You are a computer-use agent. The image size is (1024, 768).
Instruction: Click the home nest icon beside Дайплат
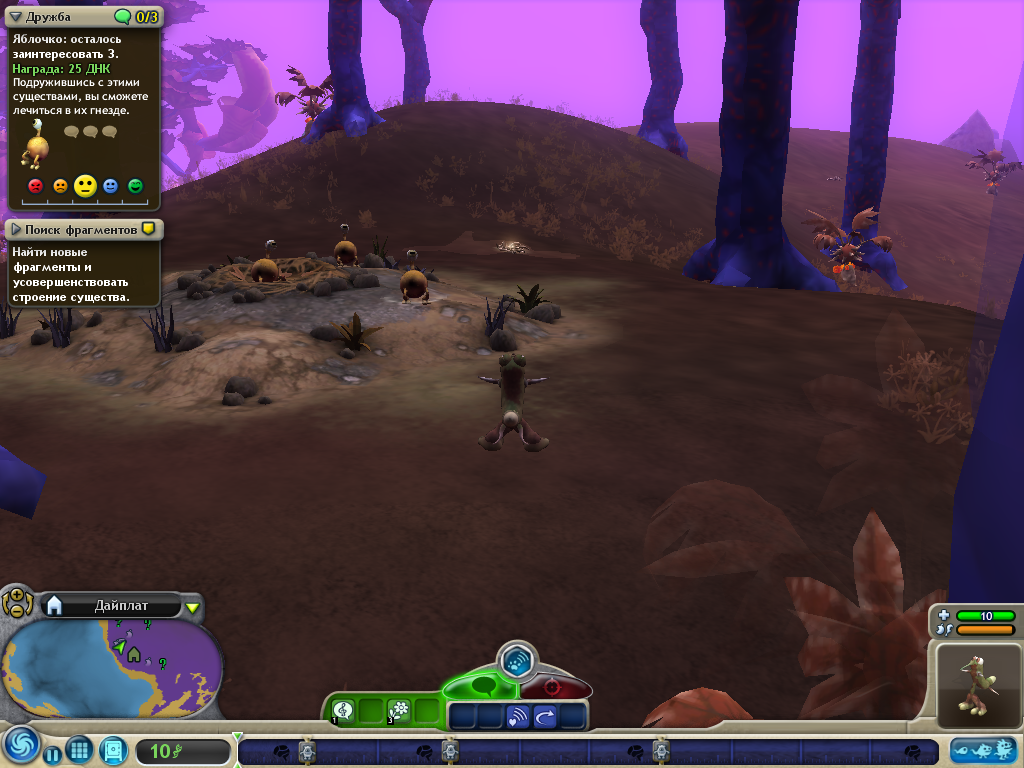54,605
